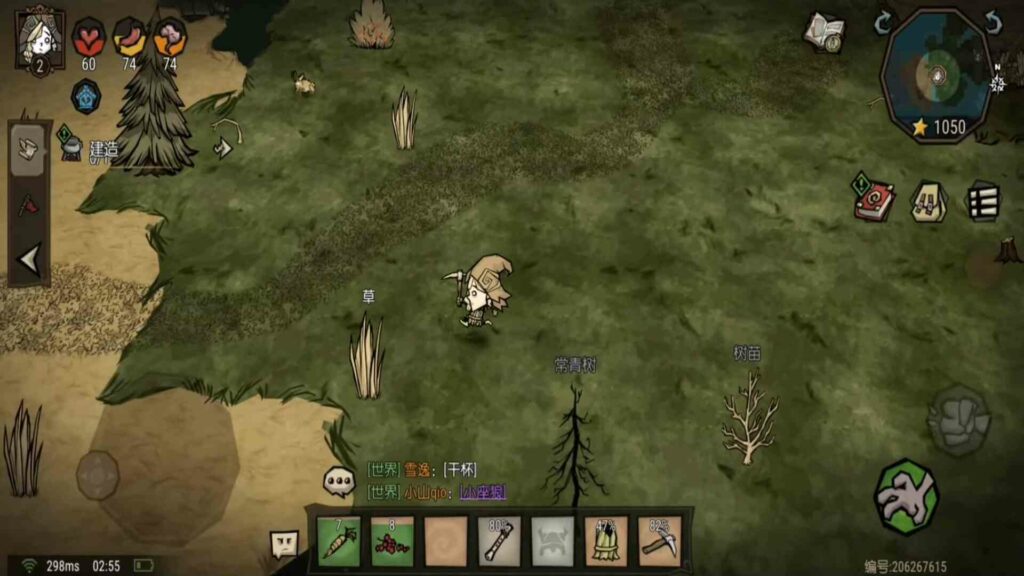Open the emote face bubble button
Image resolution: width=1024 pixels, height=576 pixels.
[285, 543]
